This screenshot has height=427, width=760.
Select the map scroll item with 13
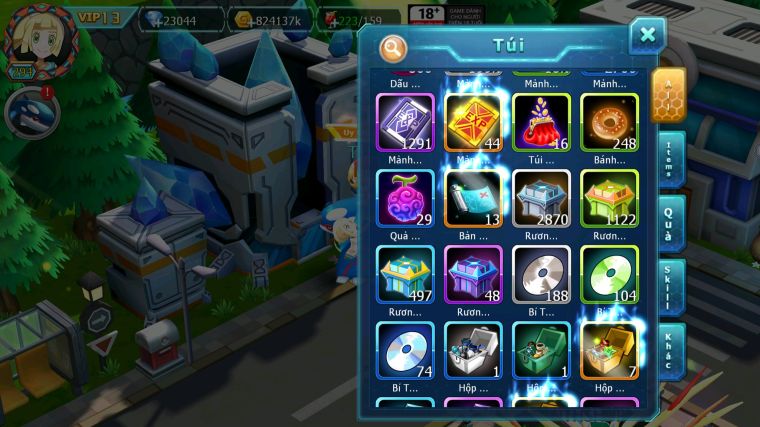(x=473, y=198)
